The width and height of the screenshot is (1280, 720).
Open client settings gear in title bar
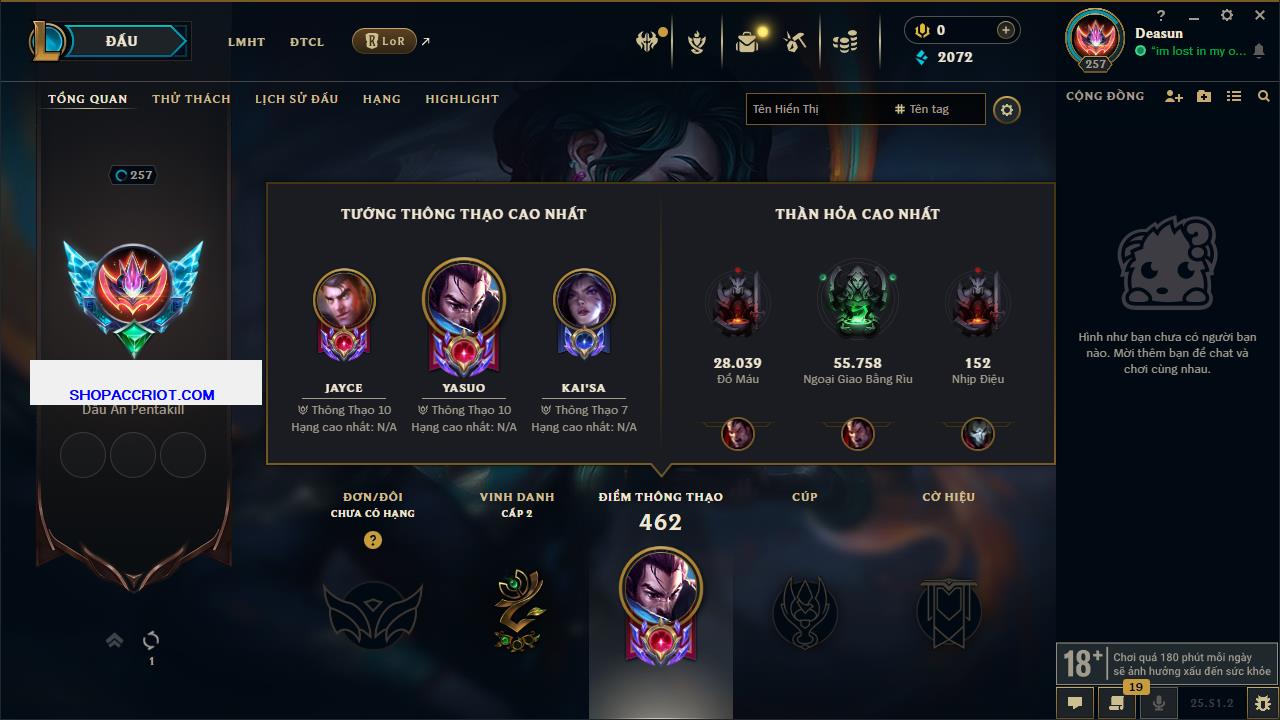1227,15
